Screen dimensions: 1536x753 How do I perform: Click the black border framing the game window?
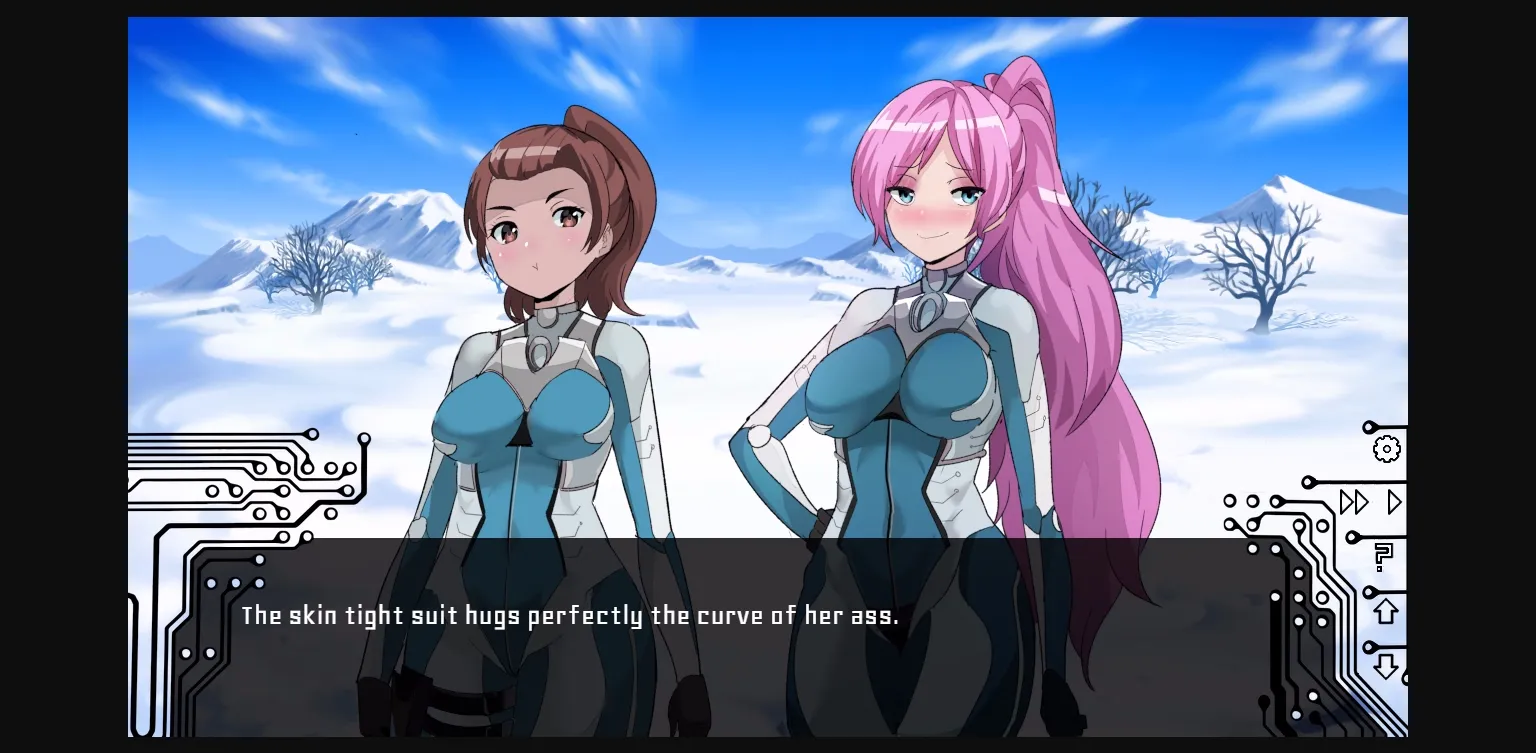click(60, 376)
